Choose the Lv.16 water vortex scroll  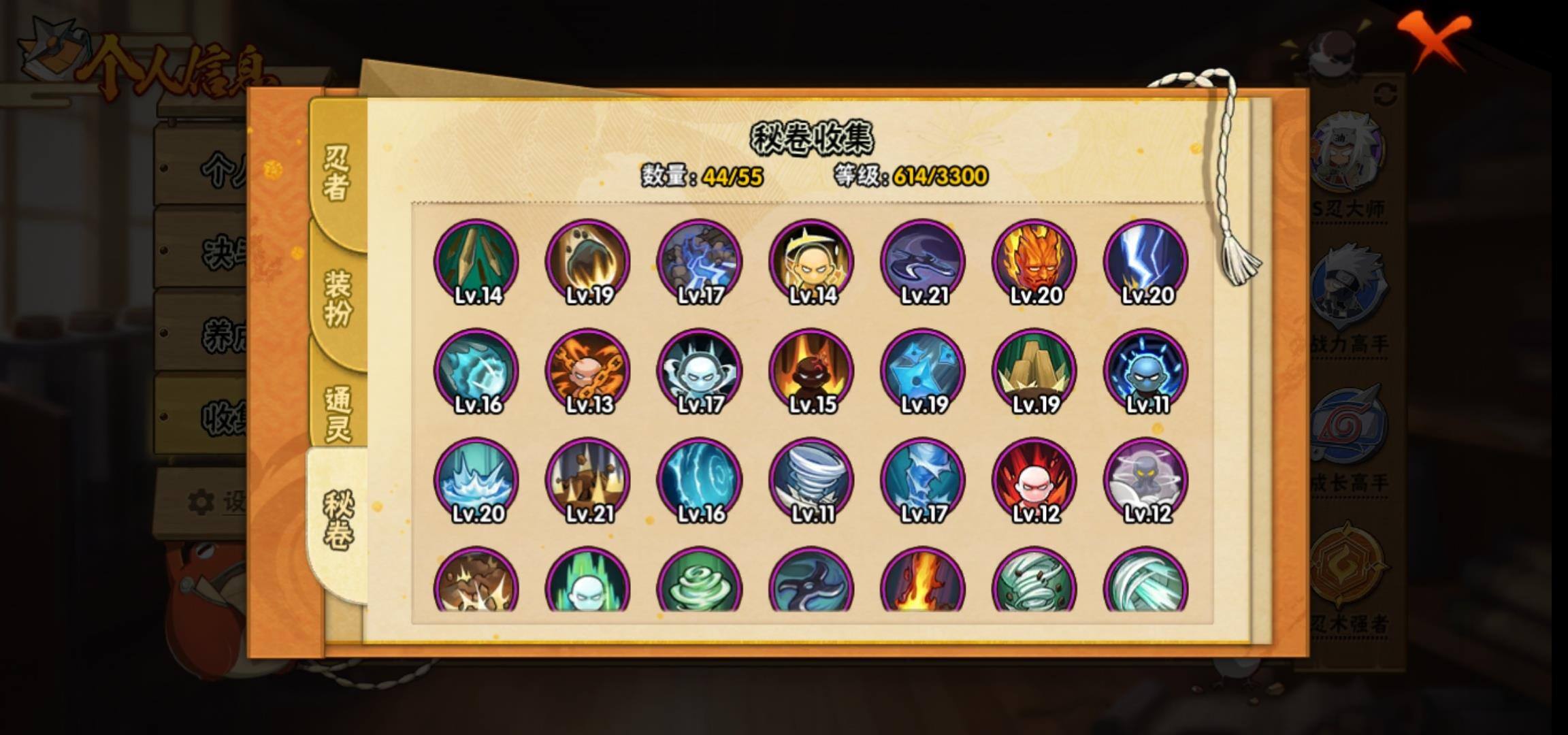(700, 480)
